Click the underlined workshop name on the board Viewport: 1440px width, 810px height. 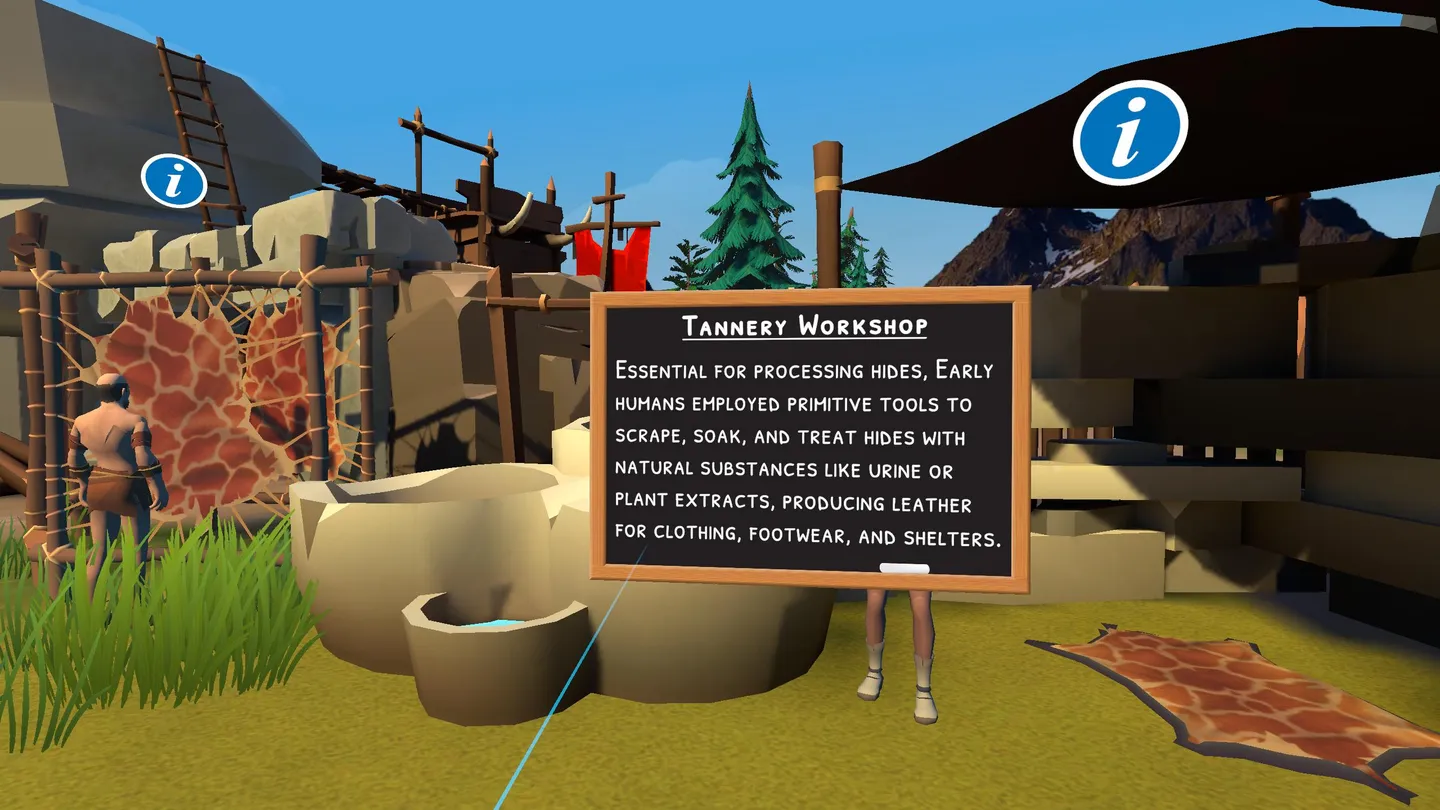pyautogui.click(x=805, y=324)
